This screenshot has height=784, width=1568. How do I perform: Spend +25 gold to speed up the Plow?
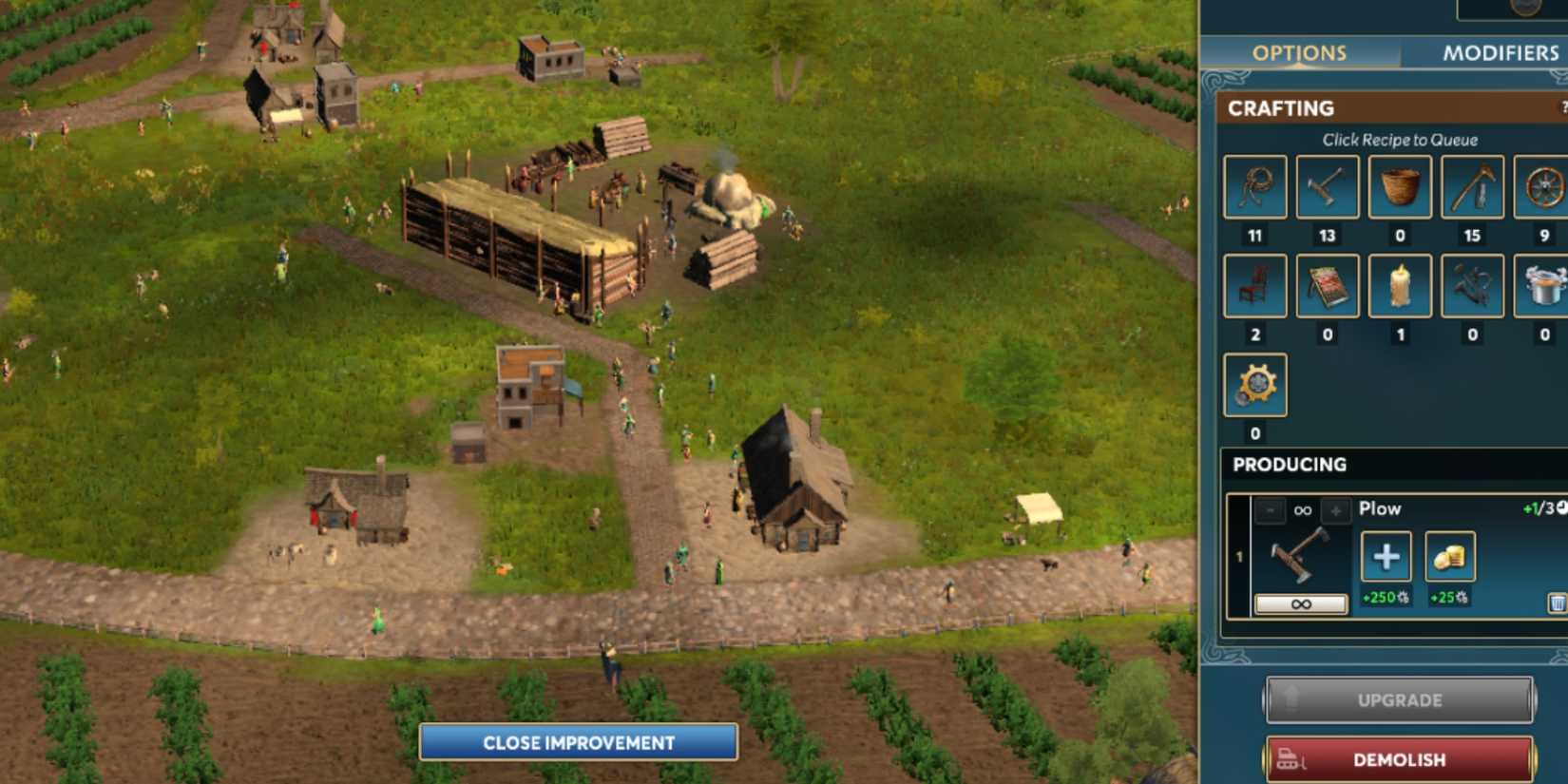(x=1448, y=557)
